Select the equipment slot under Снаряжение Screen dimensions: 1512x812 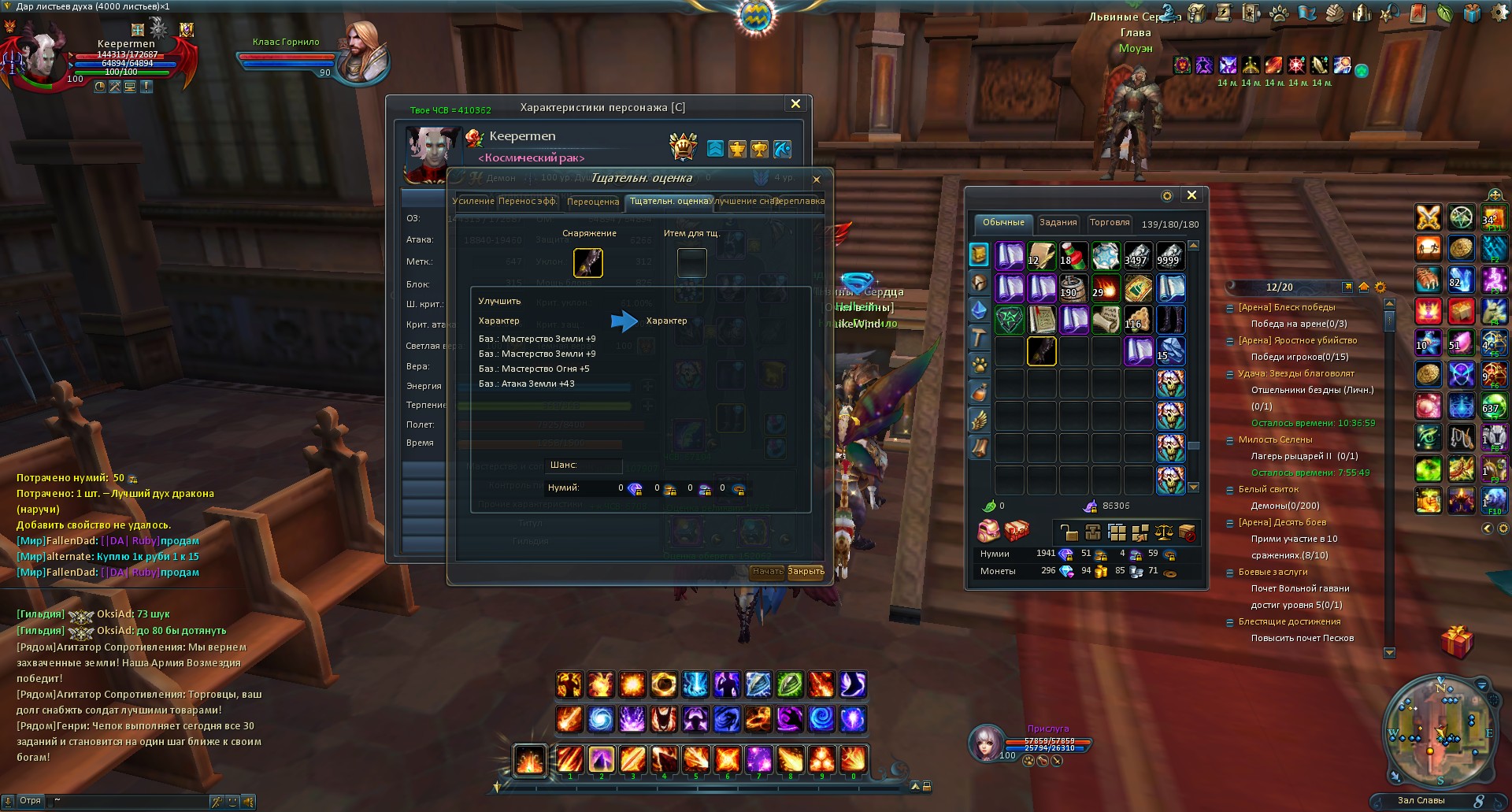click(x=588, y=263)
